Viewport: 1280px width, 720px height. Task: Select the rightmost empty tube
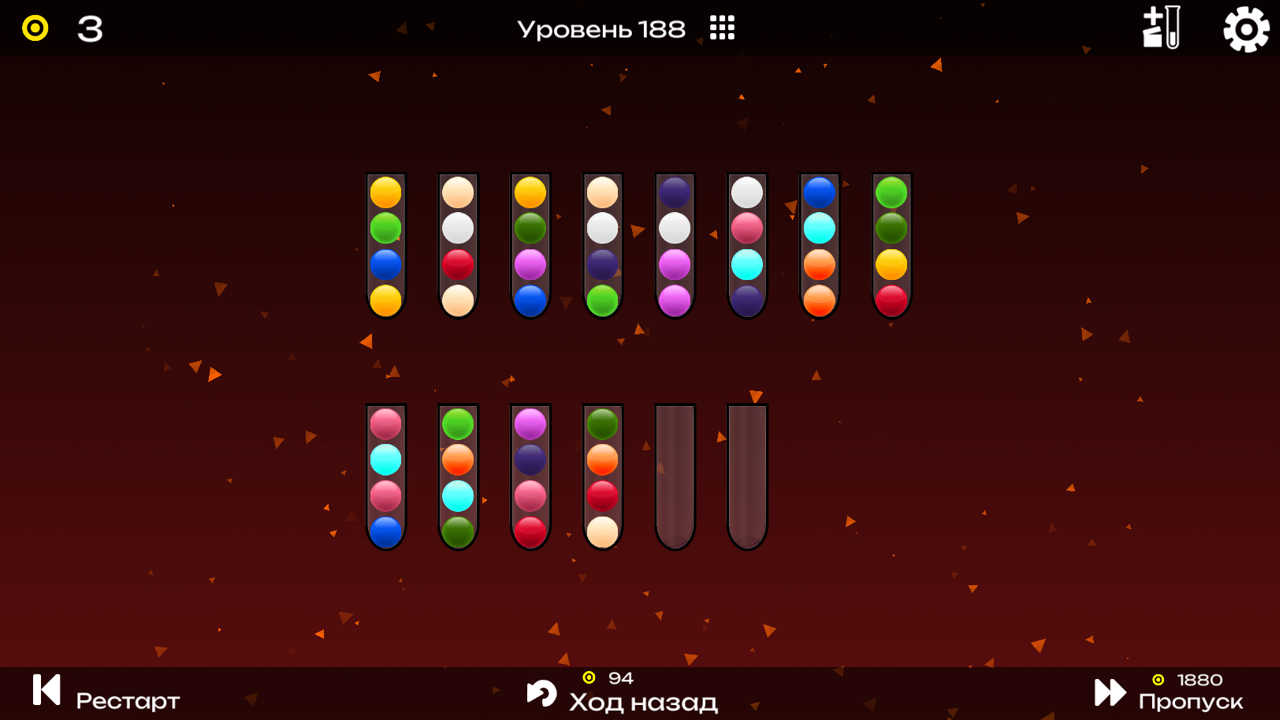click(x=746, y=475)
